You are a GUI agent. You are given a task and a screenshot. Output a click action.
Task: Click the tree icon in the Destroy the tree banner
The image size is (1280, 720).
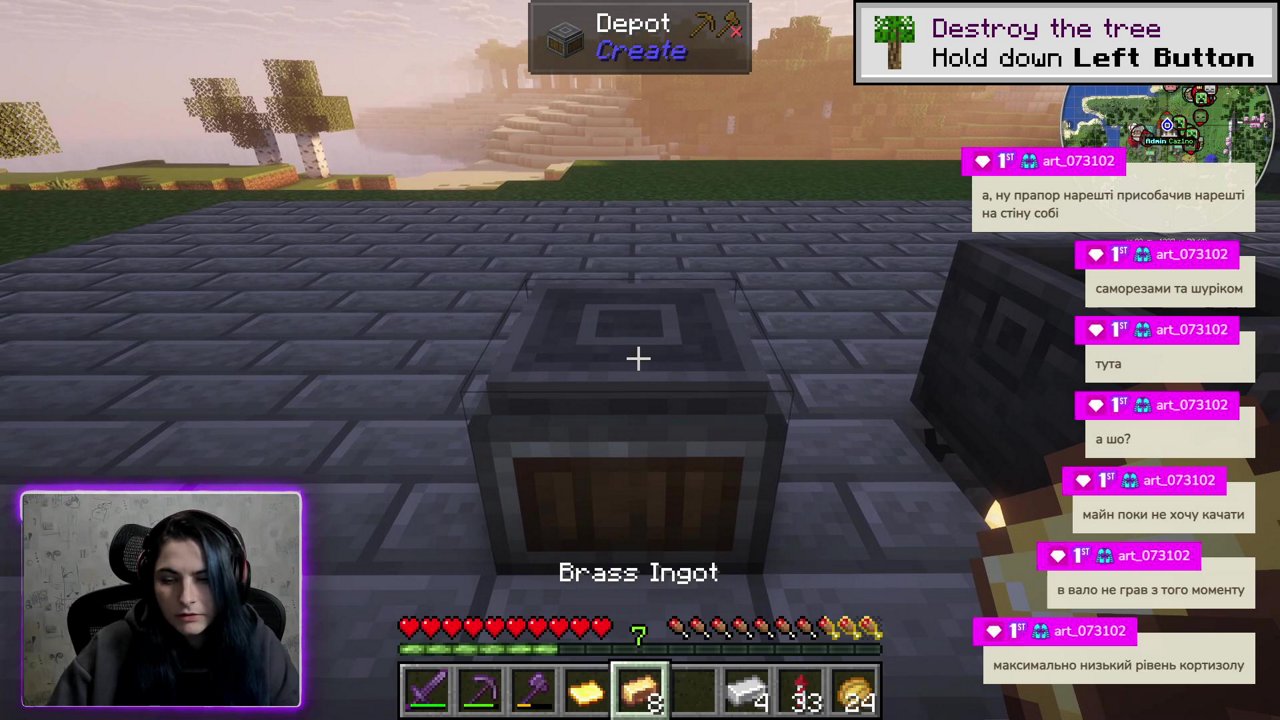(893, 41)
